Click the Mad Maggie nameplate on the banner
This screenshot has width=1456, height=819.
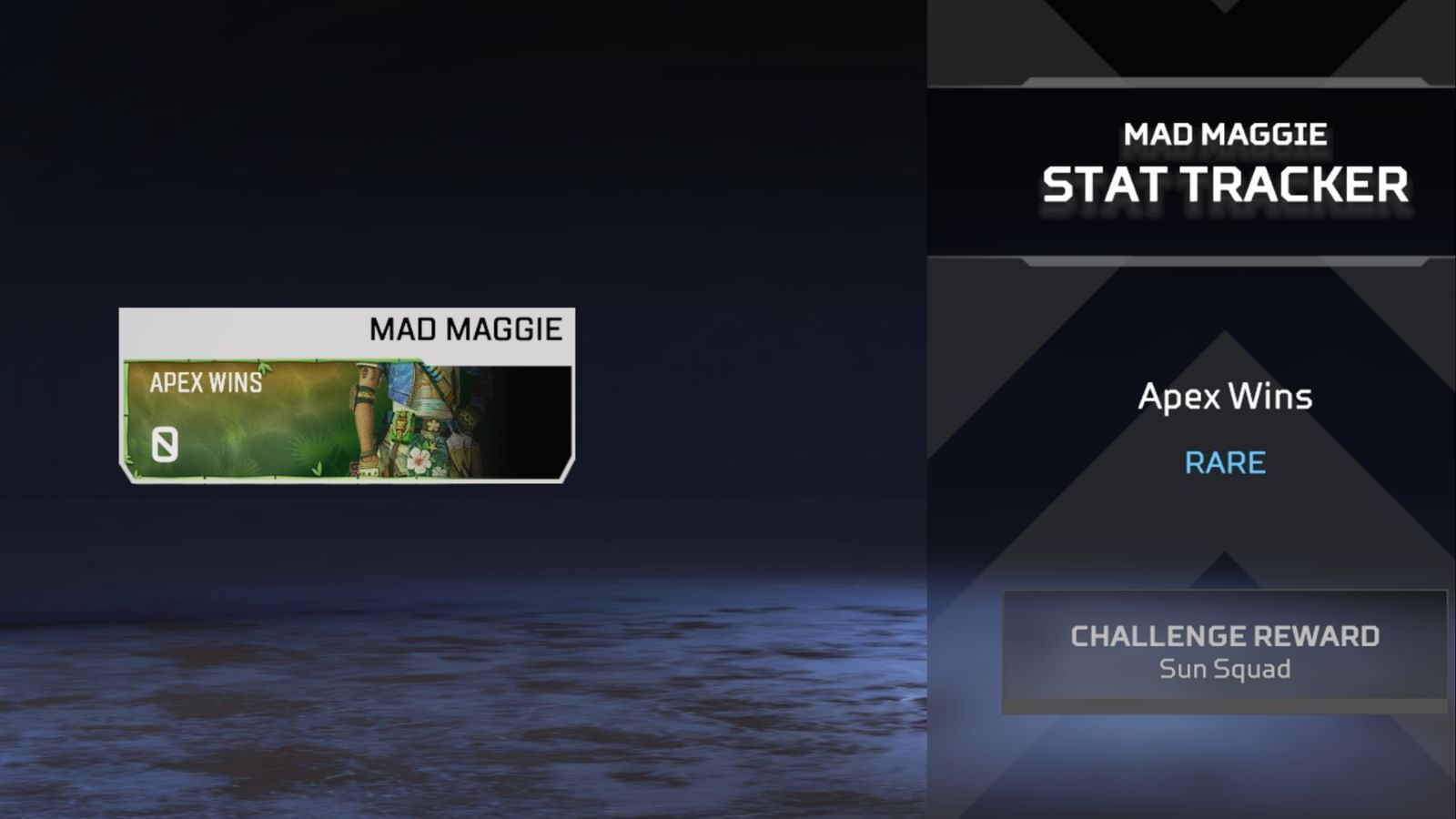pyautogui.click(x=464, y=329)
